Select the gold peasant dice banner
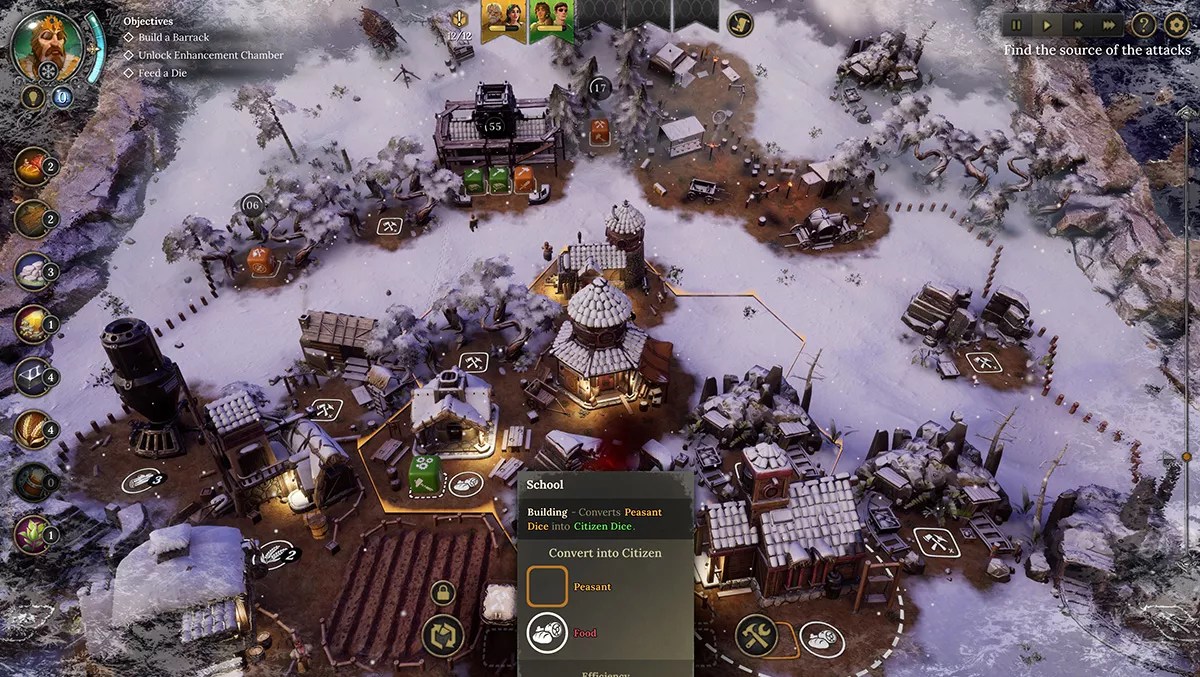The height and width of the screenshot is (677, 1200). (x=504, y=20)
